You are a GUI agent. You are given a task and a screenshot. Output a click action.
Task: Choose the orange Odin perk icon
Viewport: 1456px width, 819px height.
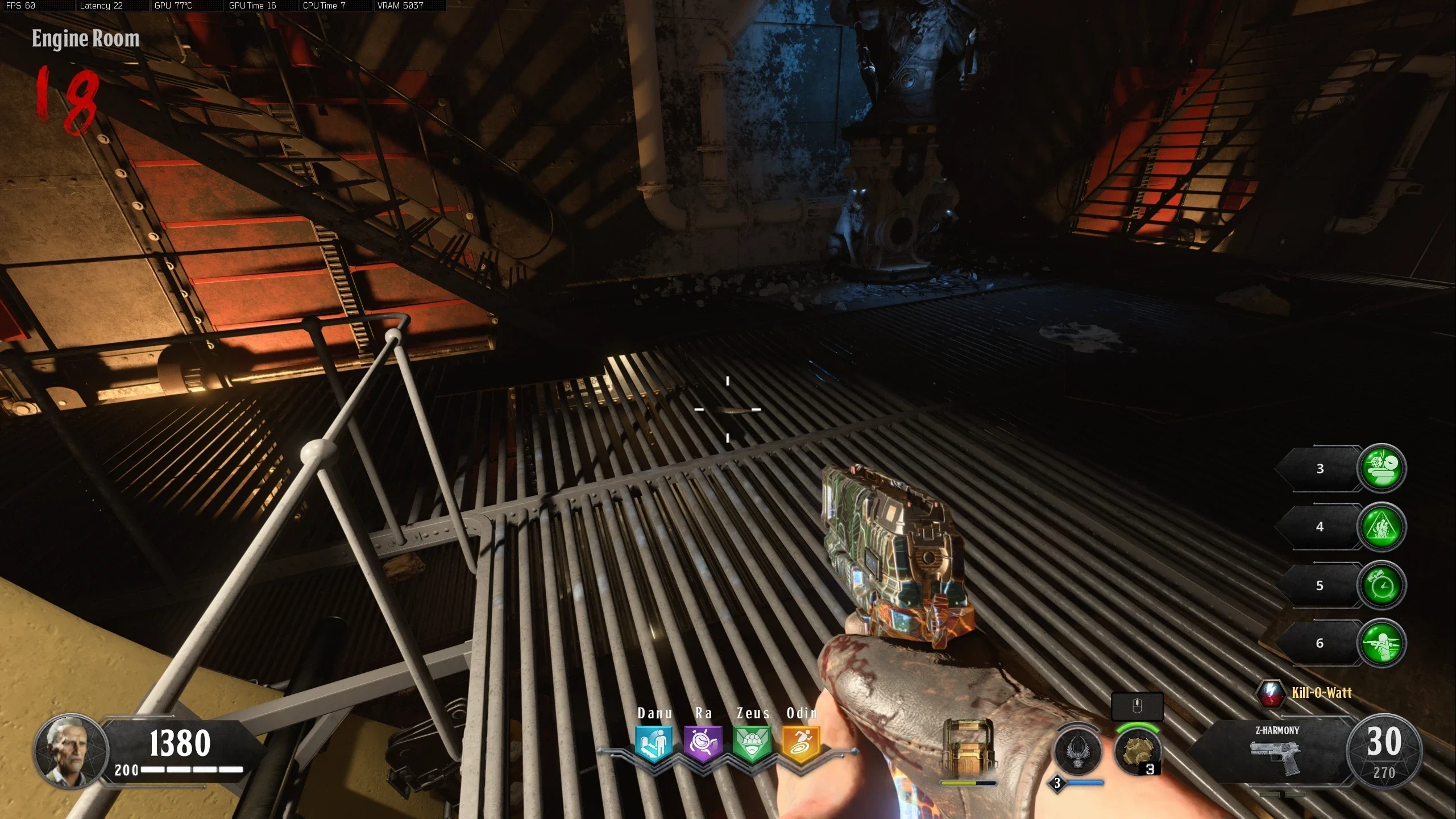pos(801,742)
